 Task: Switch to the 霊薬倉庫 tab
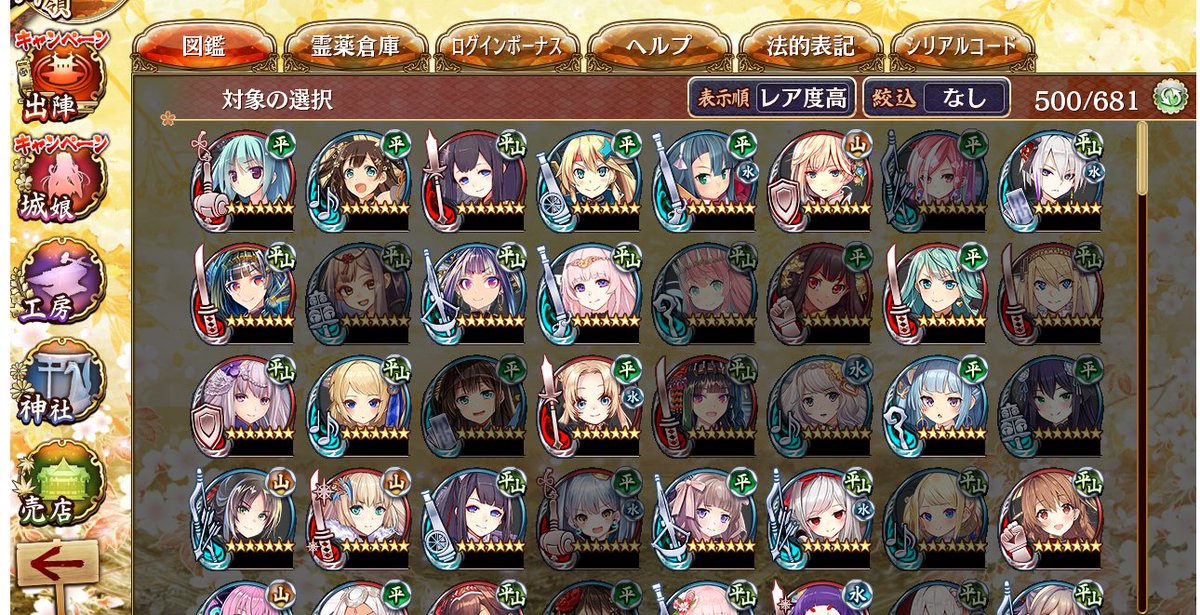pos(355,46)
